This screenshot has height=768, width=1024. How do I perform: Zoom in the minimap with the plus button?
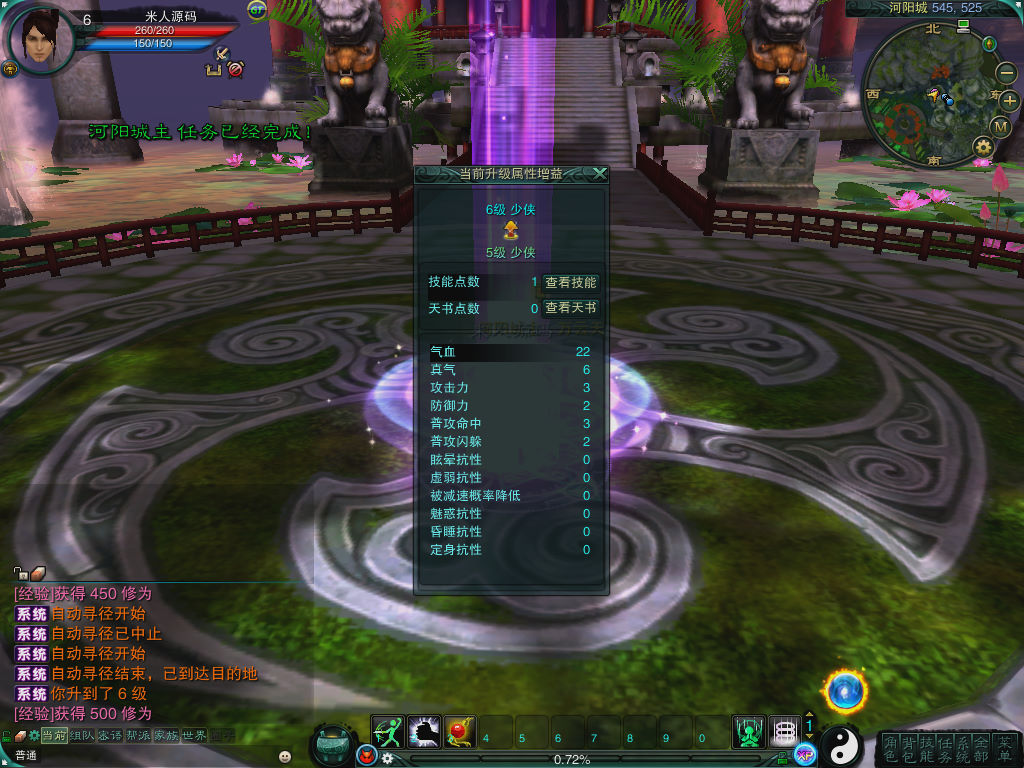1008,100
